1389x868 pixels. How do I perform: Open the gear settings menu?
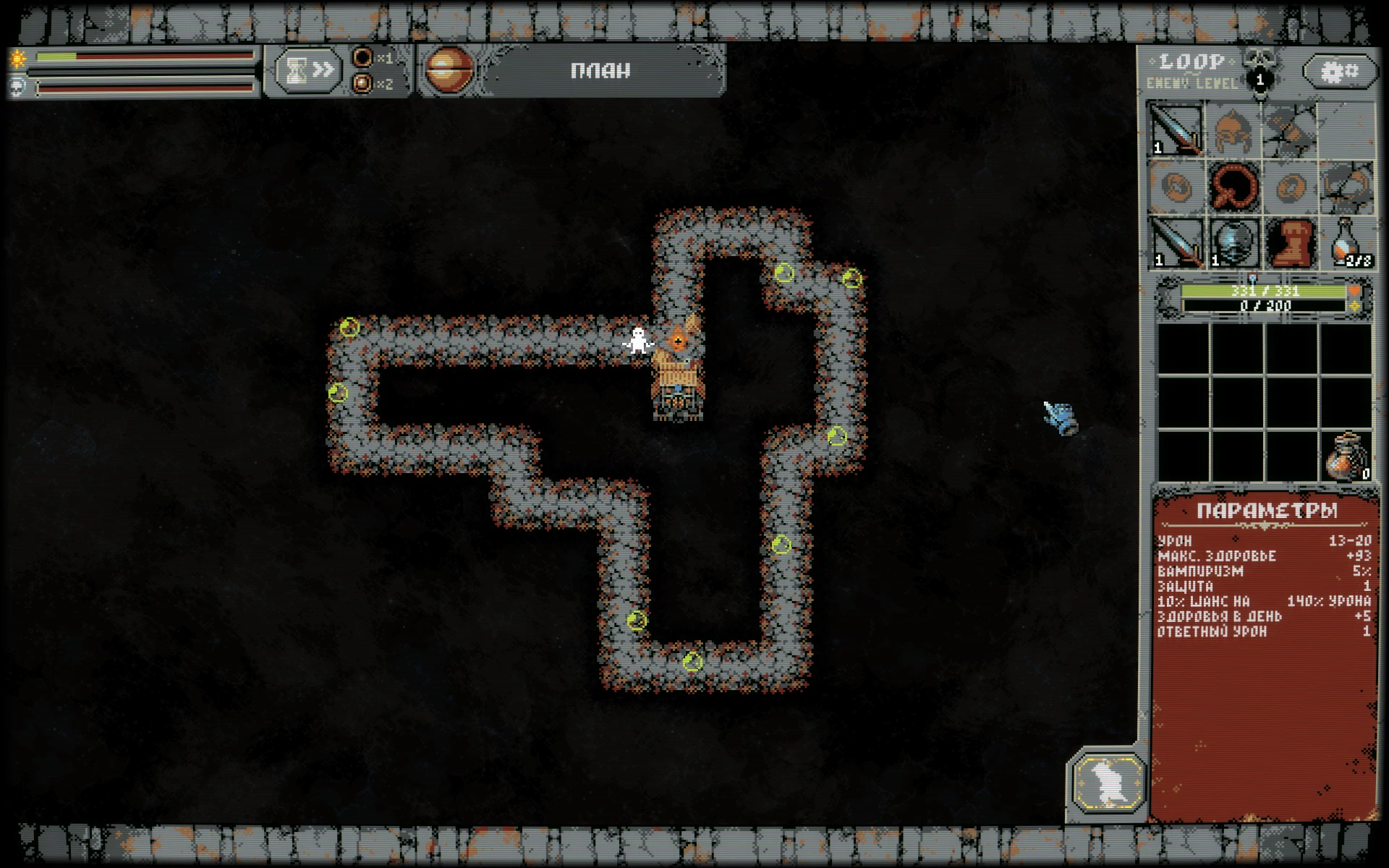pos(1340,72)
